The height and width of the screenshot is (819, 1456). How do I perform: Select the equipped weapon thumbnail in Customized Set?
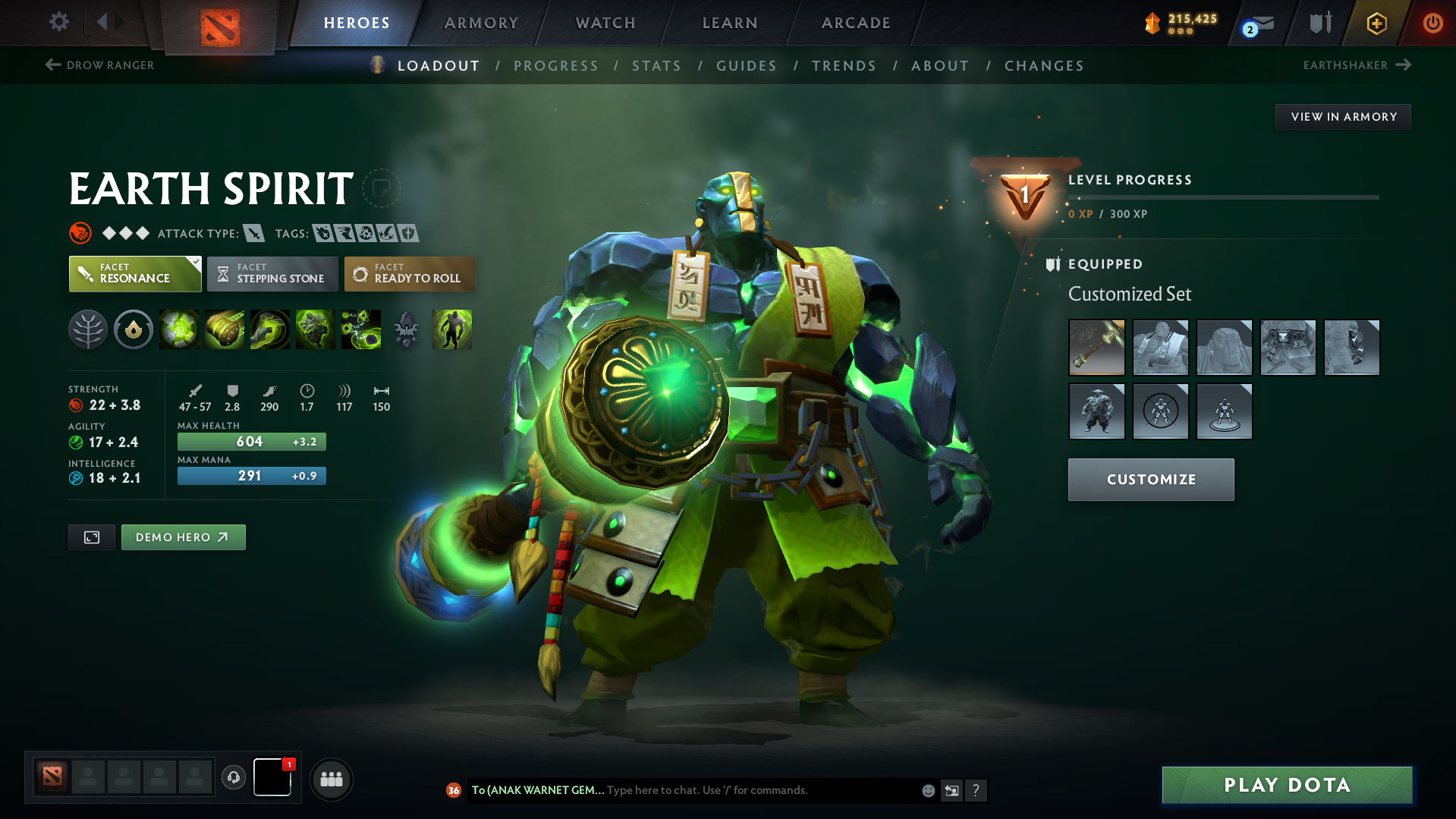coord(1096,347)
